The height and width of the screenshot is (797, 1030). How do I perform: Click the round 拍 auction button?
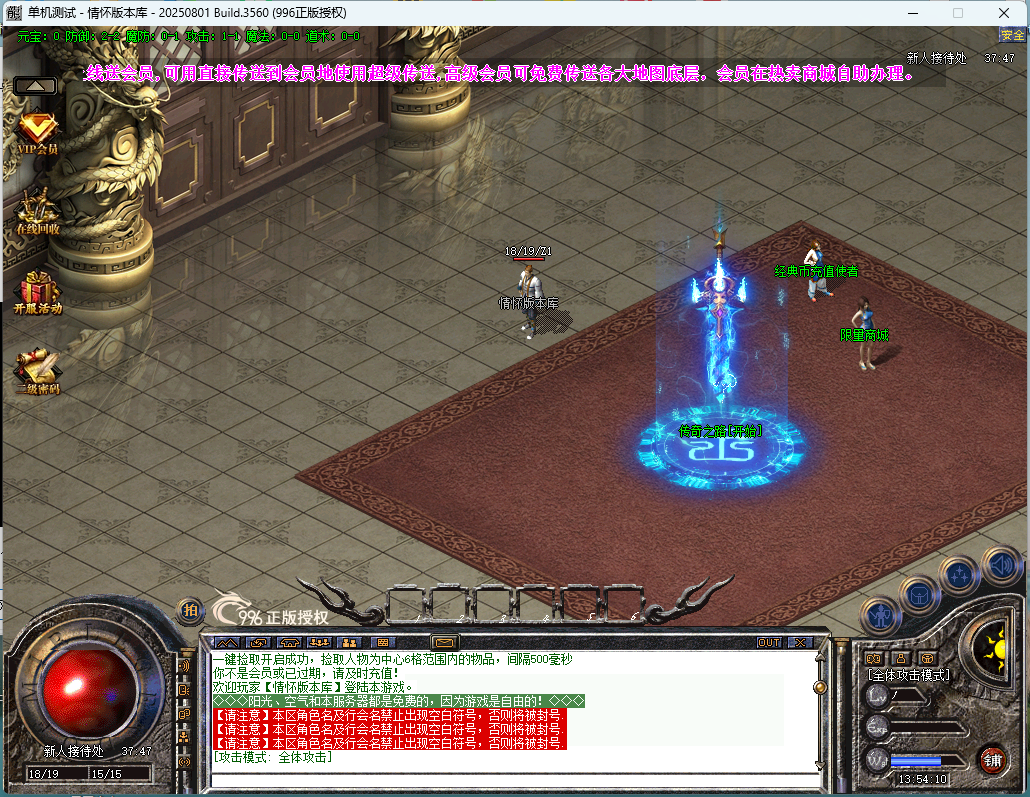(189, 609)
